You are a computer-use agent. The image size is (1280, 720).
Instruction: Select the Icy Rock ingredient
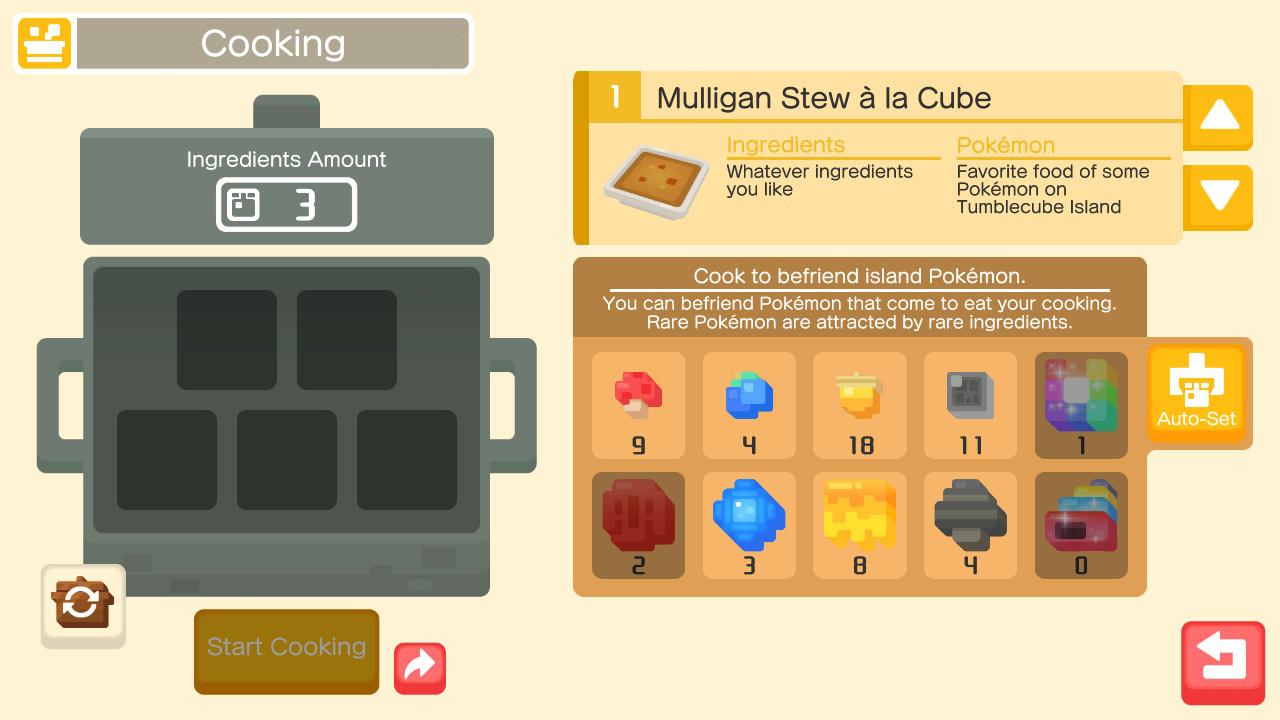(x=749, y=525)
